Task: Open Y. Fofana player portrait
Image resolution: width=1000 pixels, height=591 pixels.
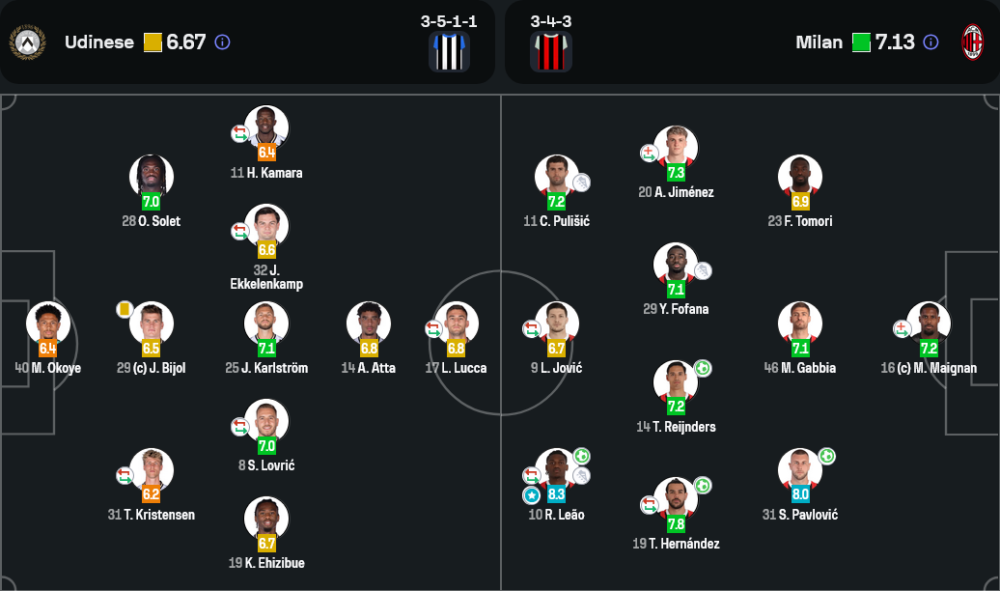Action: pyautogui.click(x=676, y=263)
